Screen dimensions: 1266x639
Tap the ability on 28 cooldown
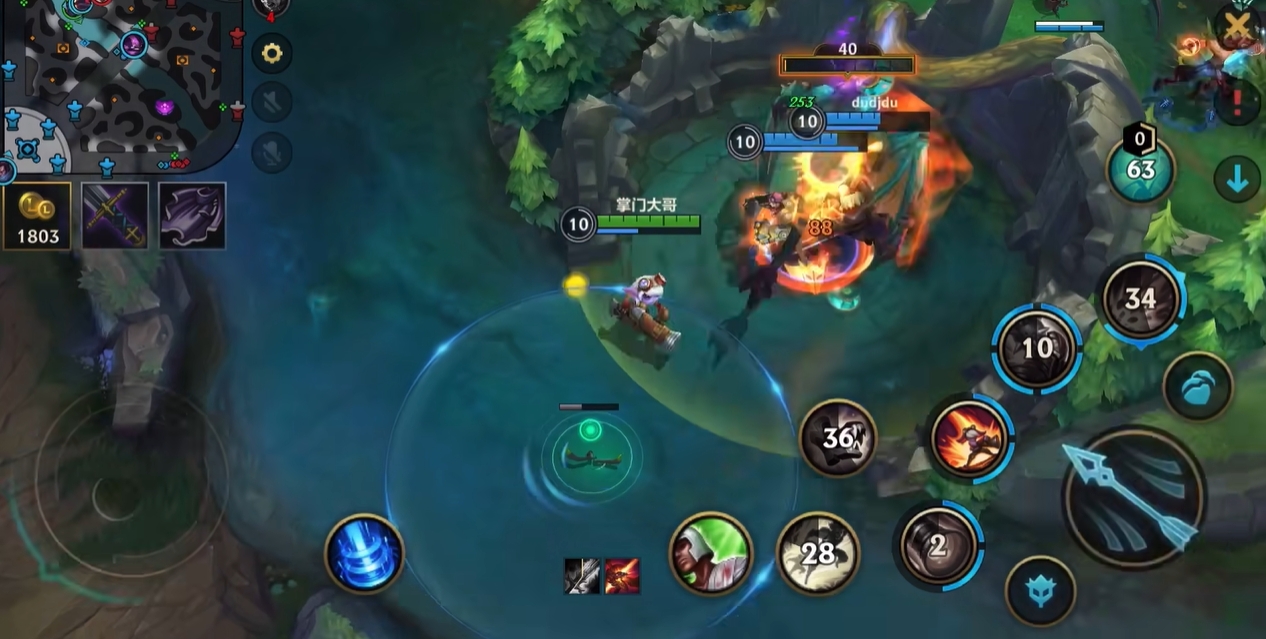pos(817,553)
